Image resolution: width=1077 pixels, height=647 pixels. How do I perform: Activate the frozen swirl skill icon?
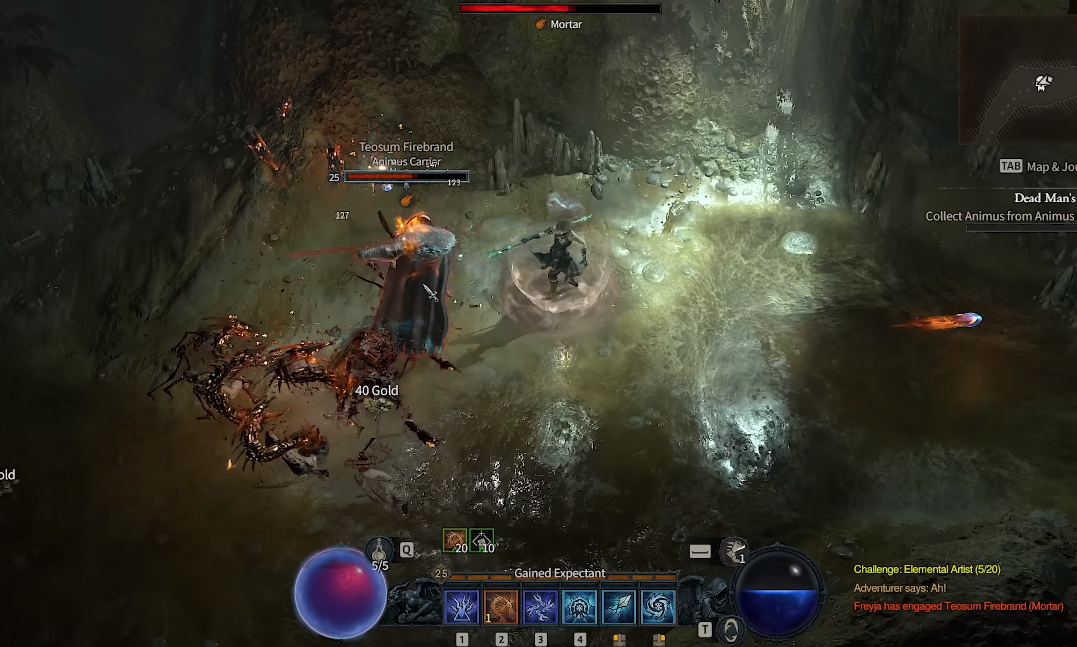click(658, 607)
